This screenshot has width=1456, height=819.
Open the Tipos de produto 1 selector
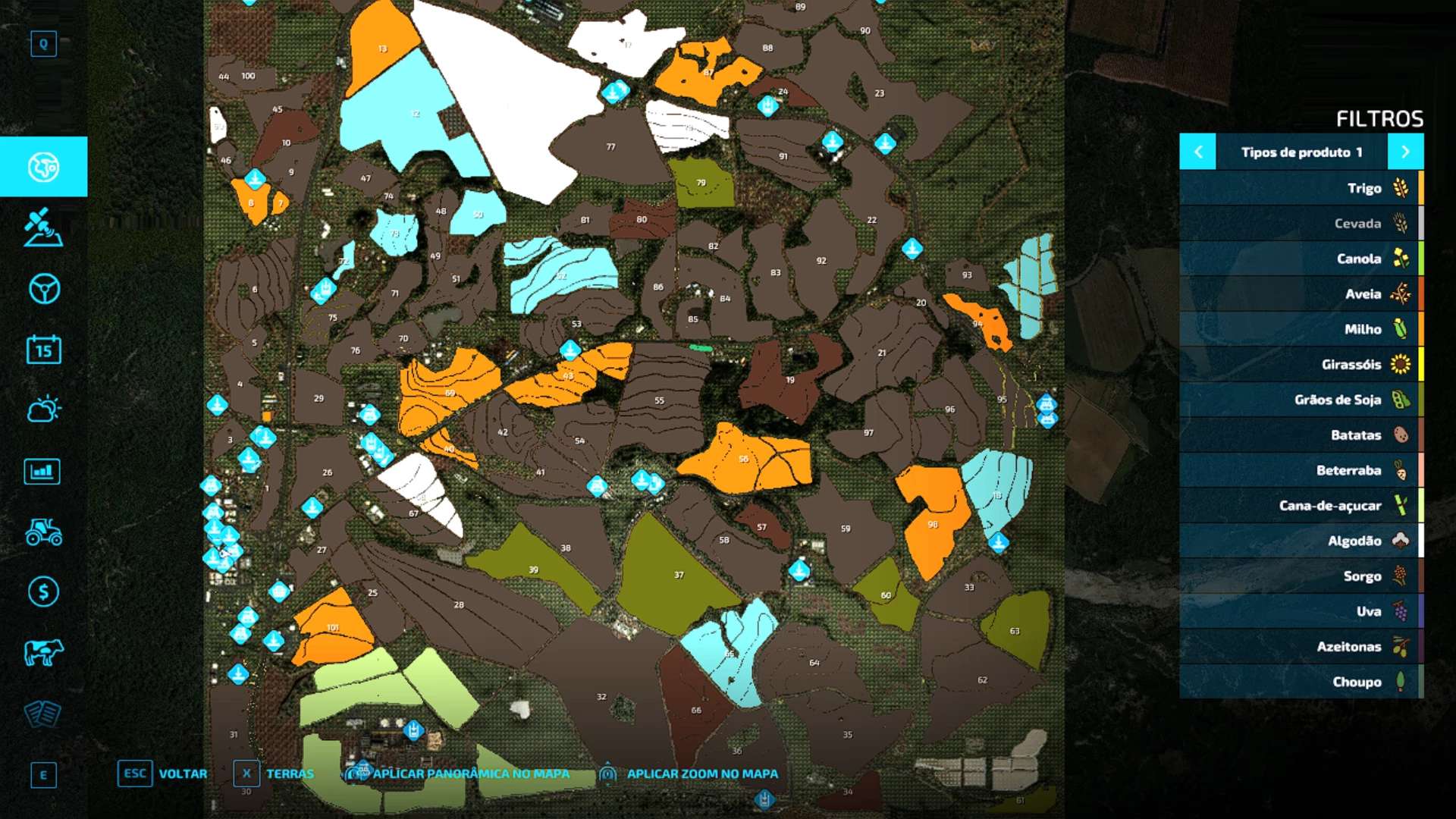tap(1303, 152)
